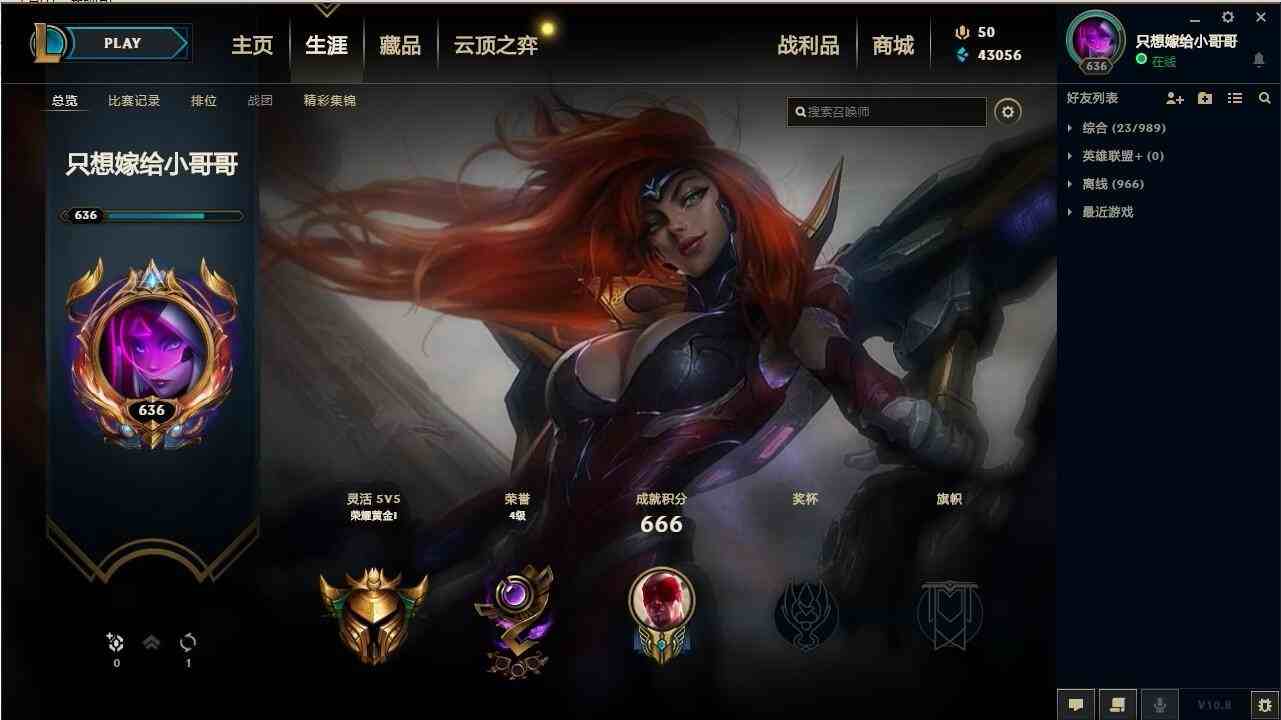The width and height of the screenshot is (1281, 720).
Task: Click the online status indicator 在线
Action: pos(1157,62)
